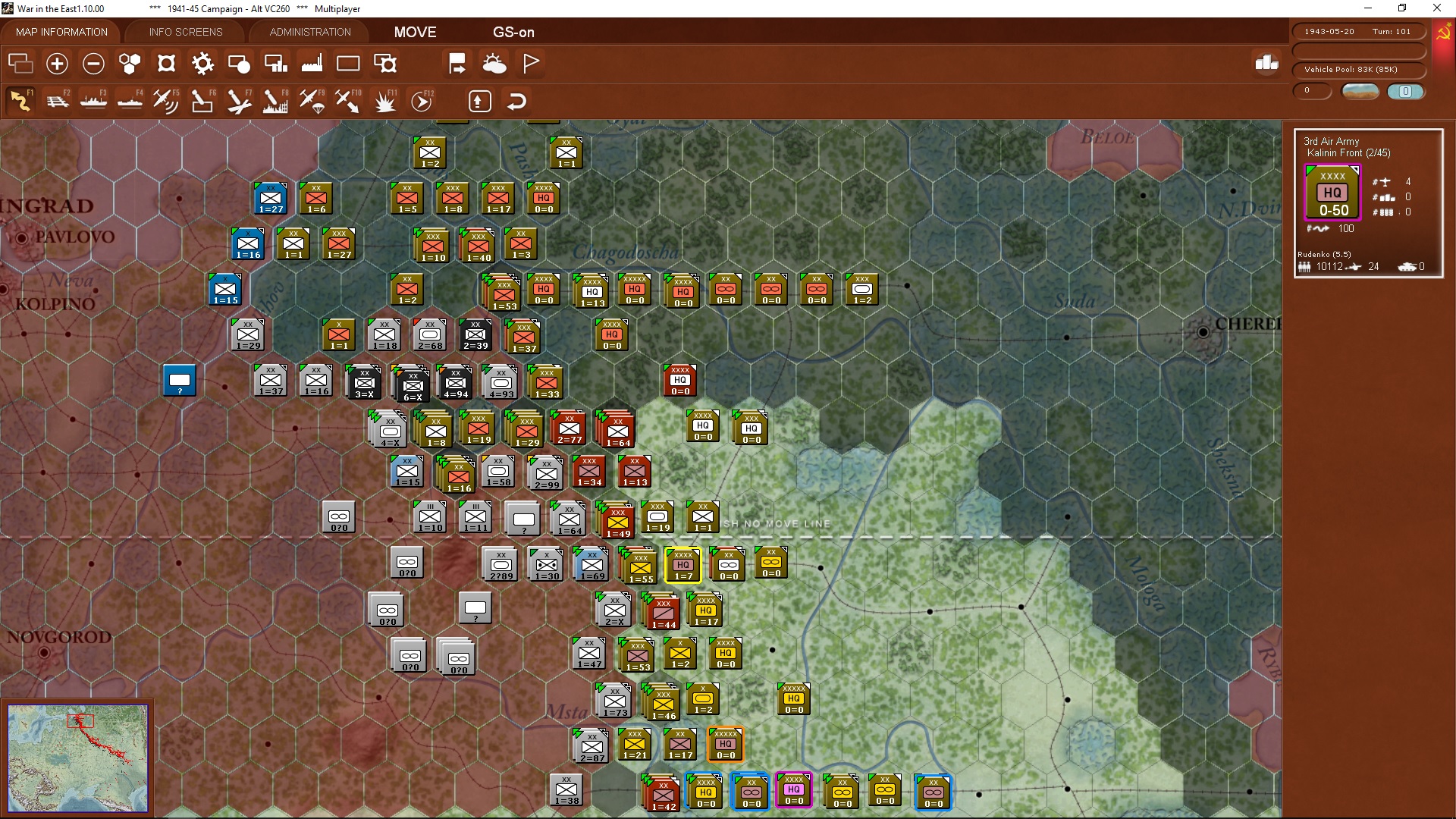Select Air Reconnaissance mode (F5)
Screen dimensions: 1456x819
pos(165,100)
